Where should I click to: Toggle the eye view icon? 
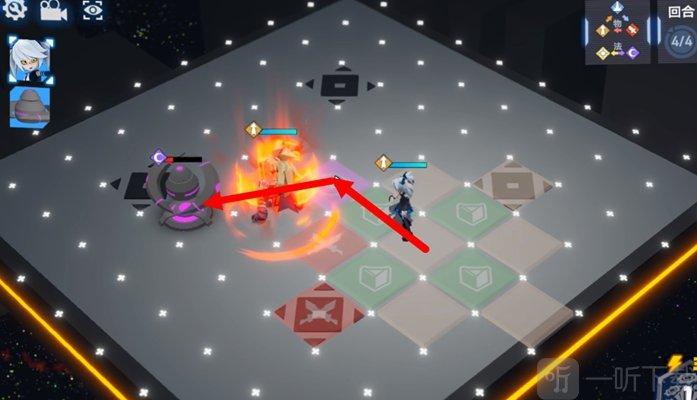click(x=91, y=11)
